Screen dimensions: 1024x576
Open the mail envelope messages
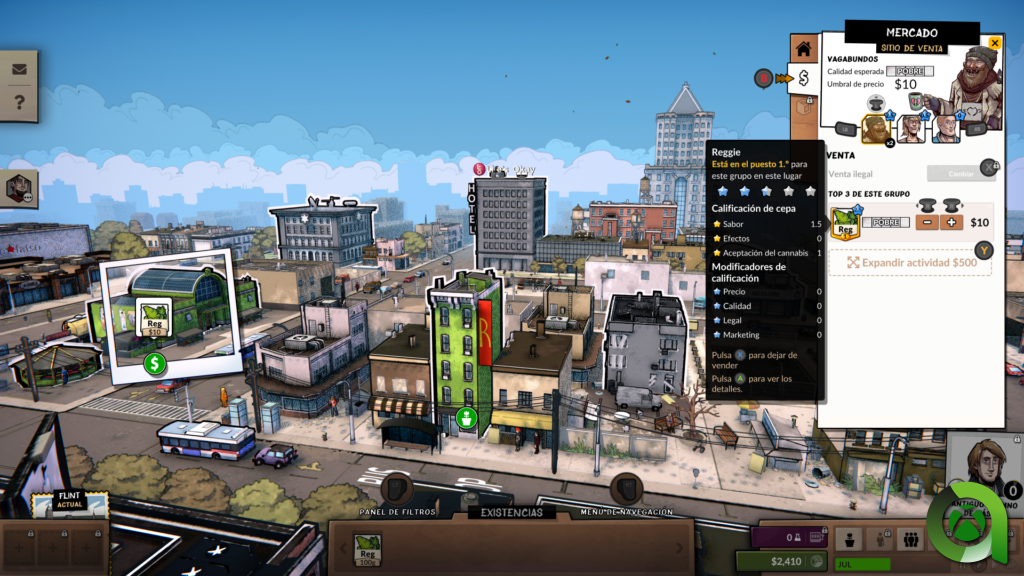click(x=19, y=70)
